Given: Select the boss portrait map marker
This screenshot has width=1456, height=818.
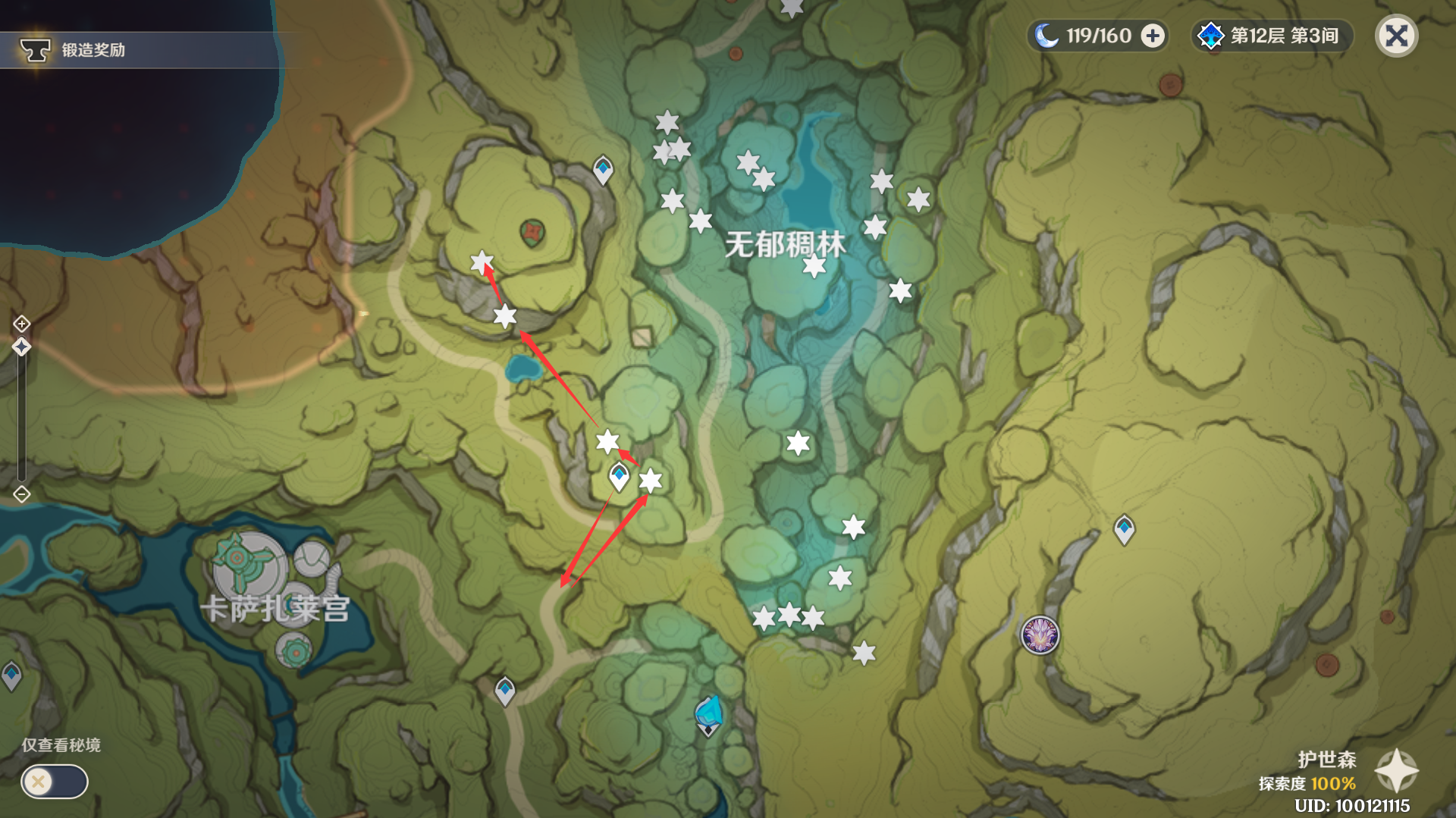Looking at the screenshot, I should [1040, 635].
